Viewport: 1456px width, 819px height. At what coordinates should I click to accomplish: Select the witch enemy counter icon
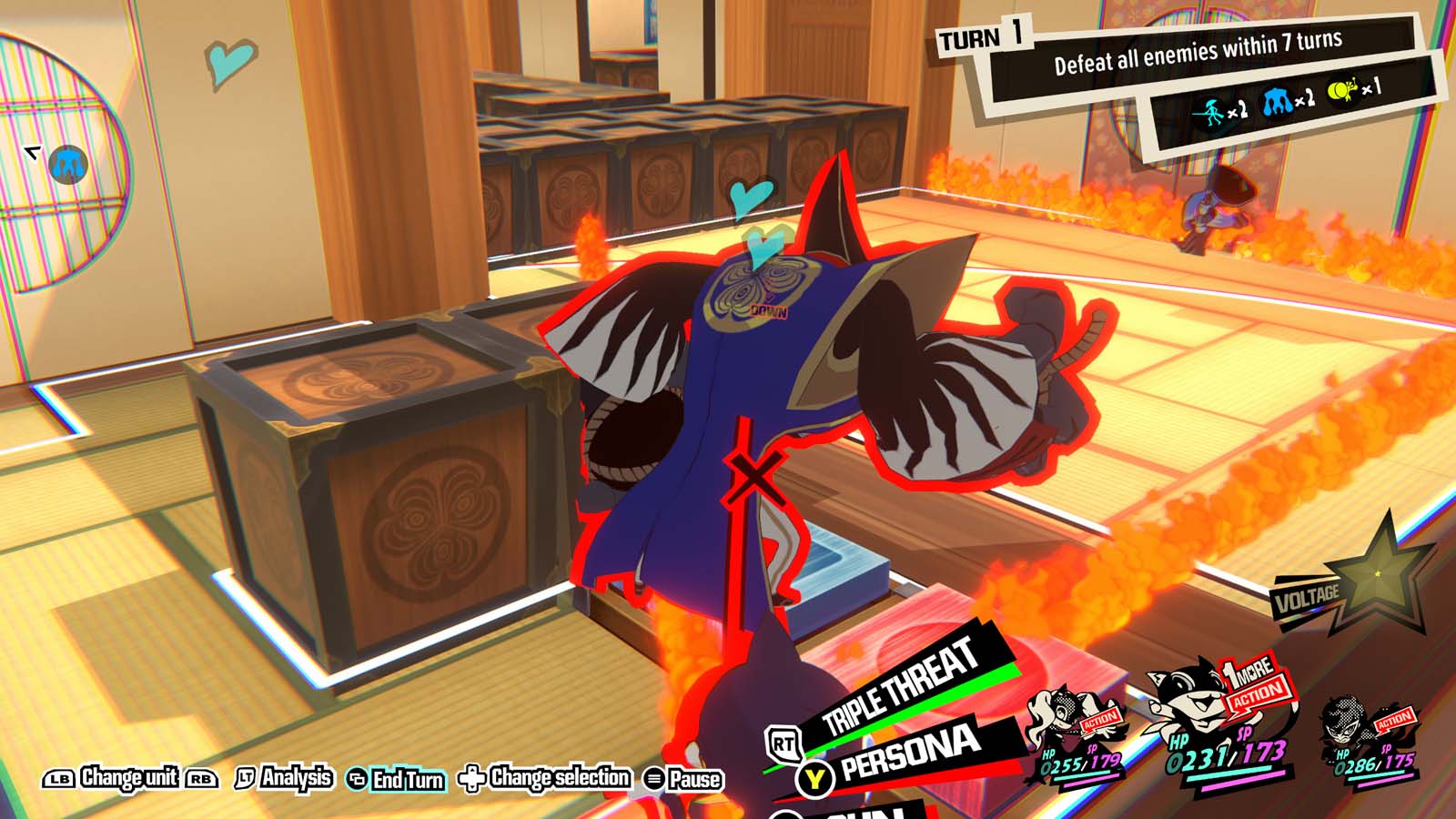click(1210, 110)
